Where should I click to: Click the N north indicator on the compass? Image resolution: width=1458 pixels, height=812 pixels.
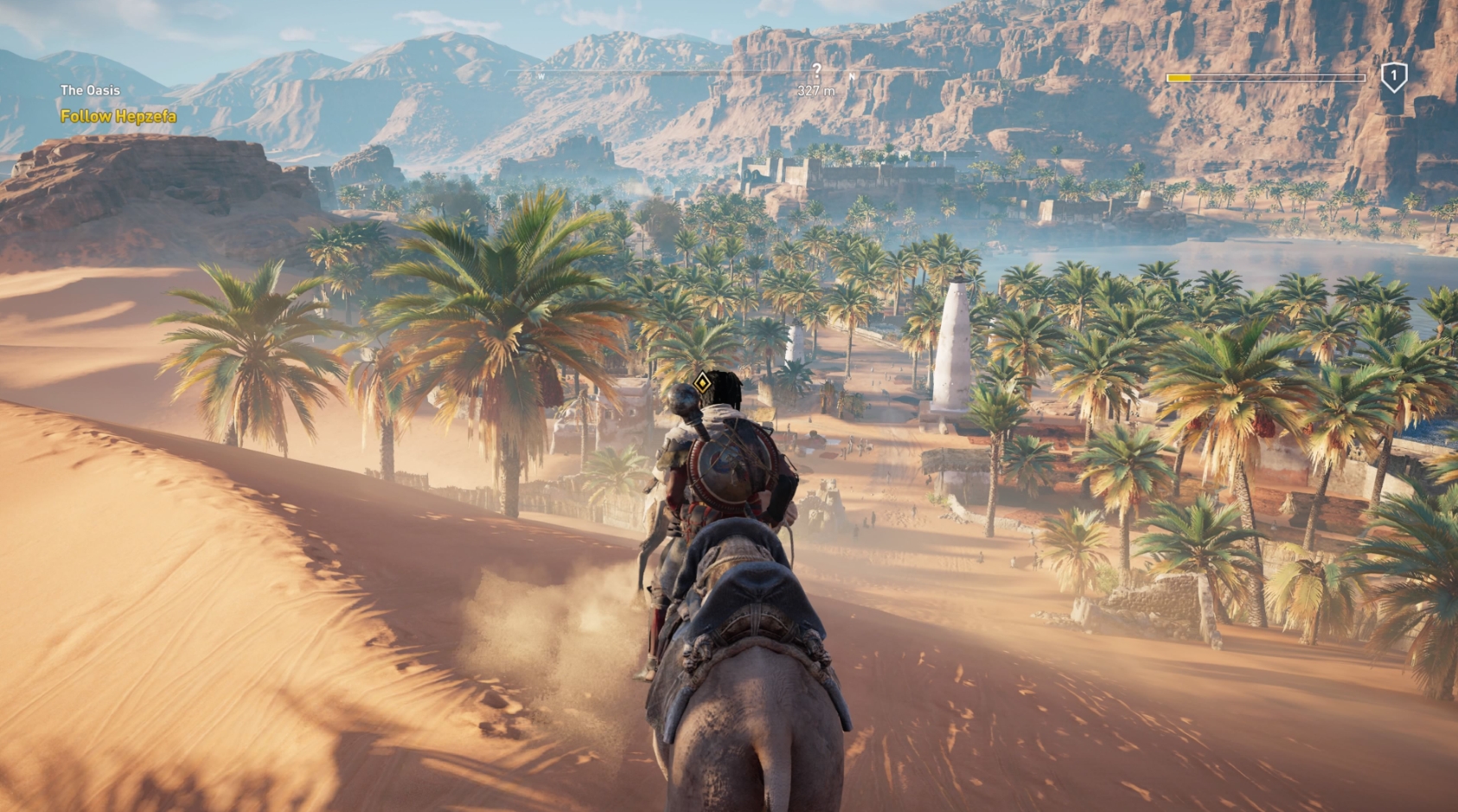pyautogui.click(x=852, y=76)
